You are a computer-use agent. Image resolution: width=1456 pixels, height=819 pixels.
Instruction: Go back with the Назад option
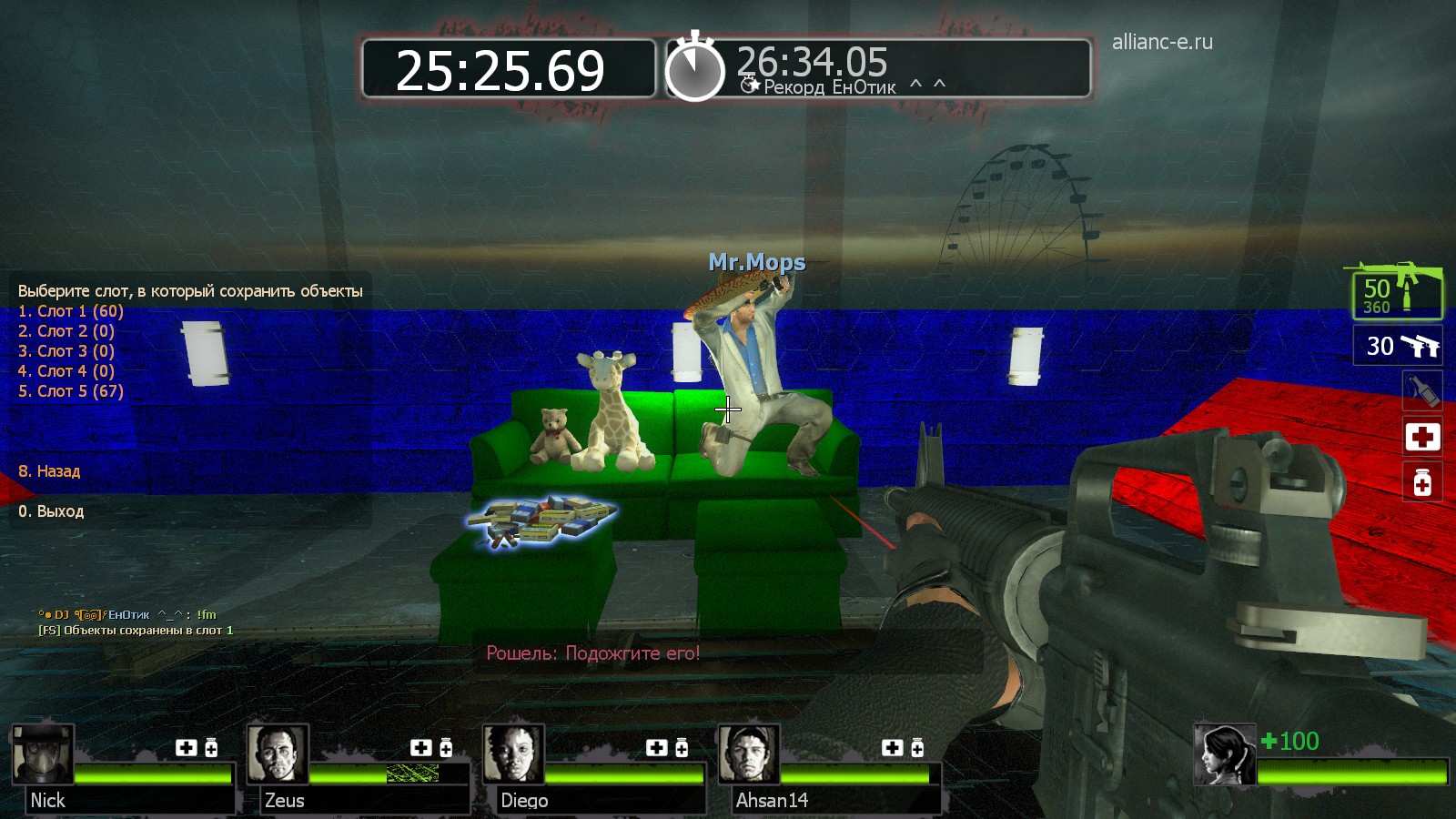click(x=49, y=471)
